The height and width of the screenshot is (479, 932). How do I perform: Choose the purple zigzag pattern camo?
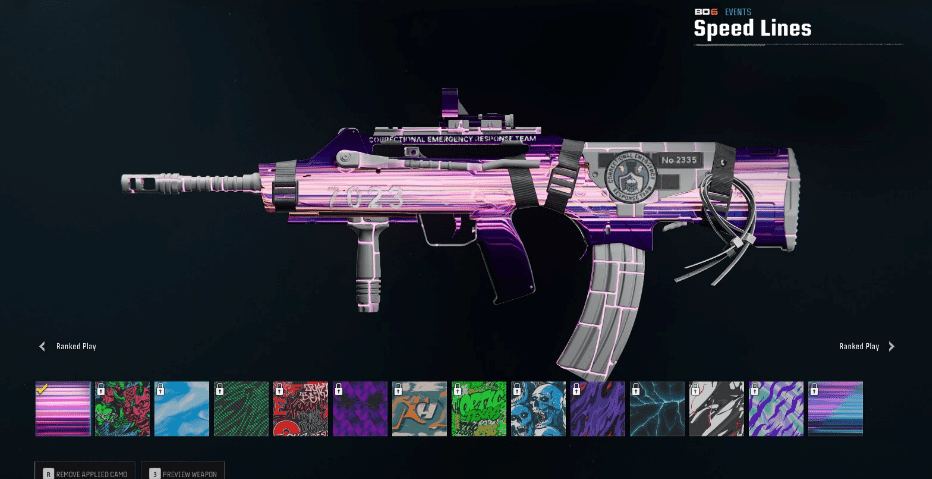[360, 408]
